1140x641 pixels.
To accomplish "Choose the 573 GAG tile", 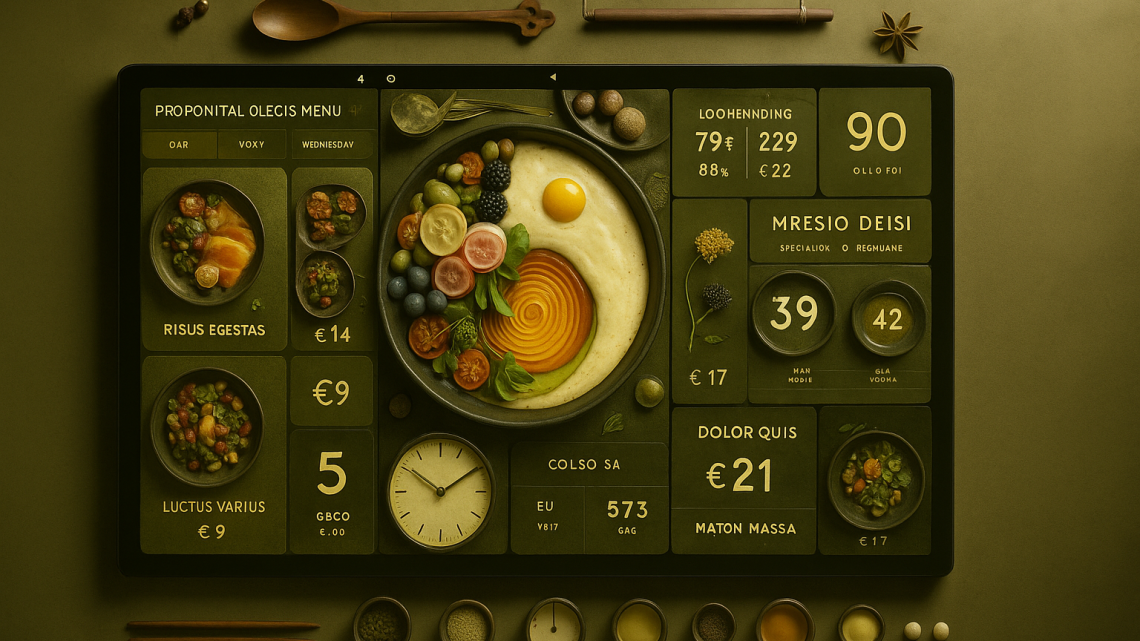I will click(627, 516).
